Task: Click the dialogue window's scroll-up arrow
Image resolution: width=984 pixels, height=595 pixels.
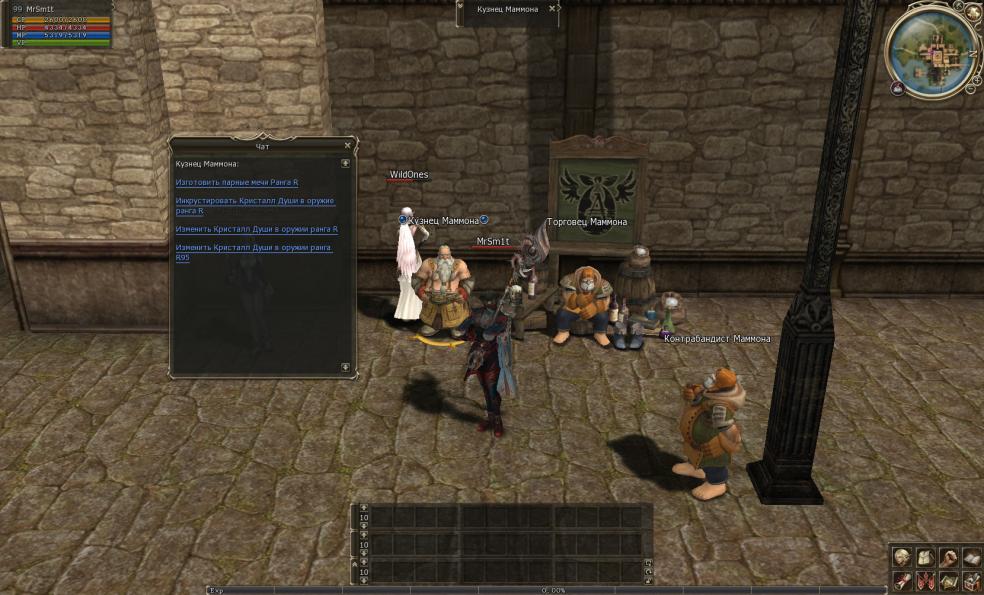Action: [x=345, y=163]
